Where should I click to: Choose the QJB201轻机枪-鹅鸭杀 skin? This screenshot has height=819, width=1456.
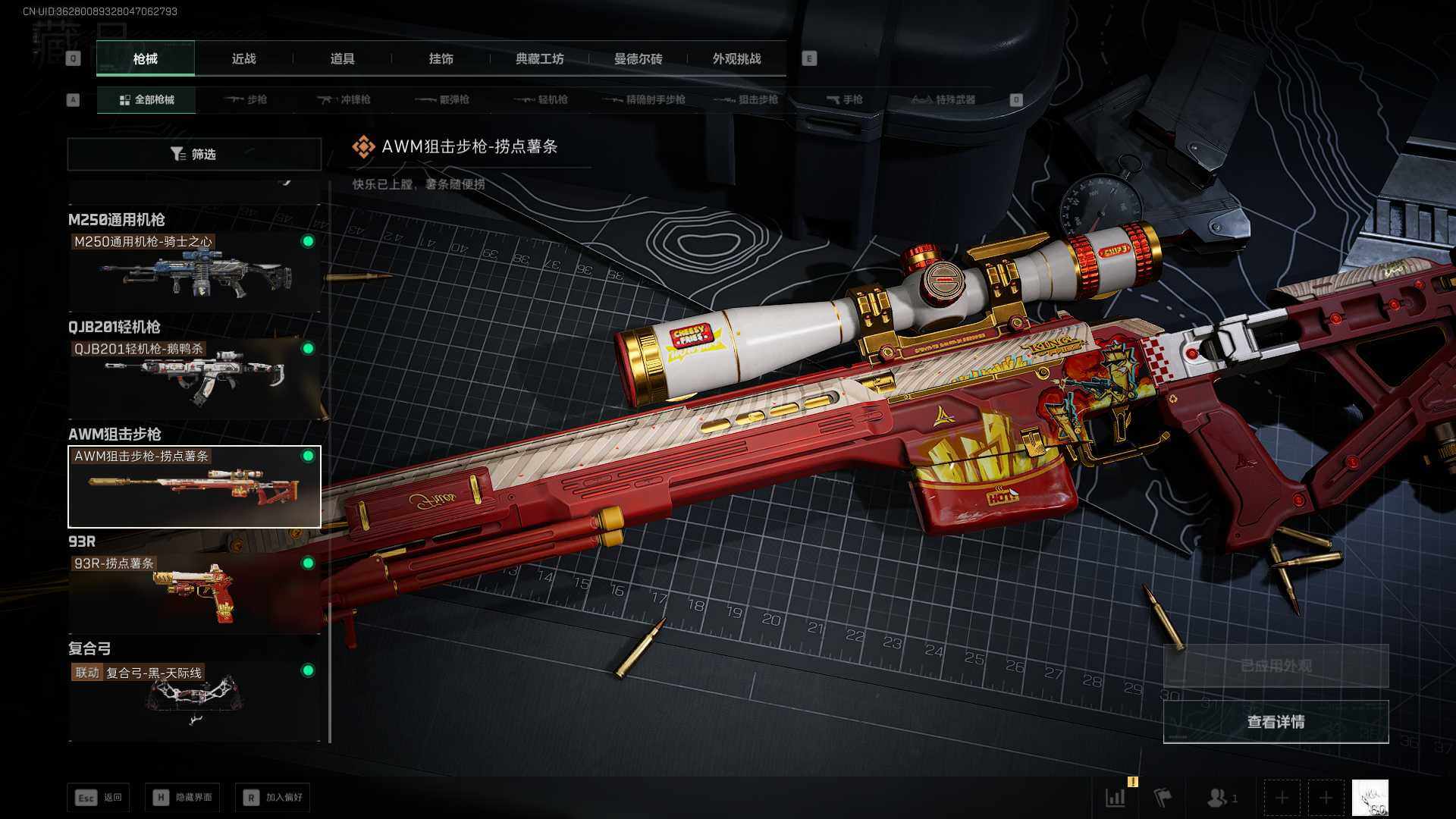[x=194, y=378]
